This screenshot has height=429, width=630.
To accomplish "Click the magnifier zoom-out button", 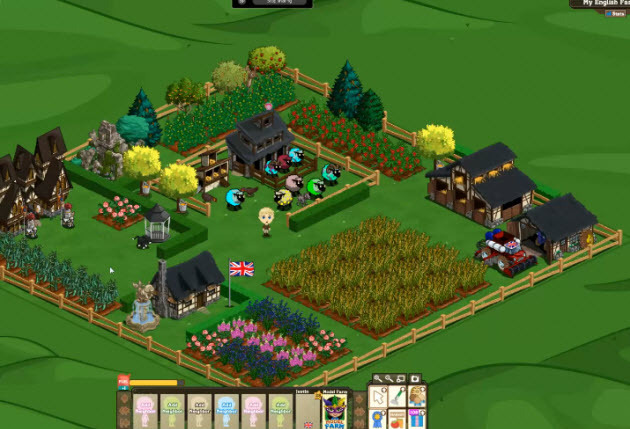I will (x=389, y=380).
